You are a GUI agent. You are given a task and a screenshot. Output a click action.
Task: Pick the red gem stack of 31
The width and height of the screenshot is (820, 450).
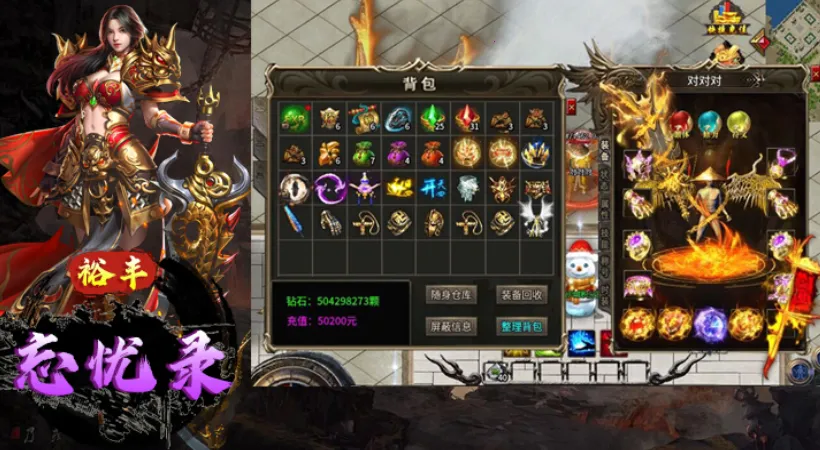click(x=467, y=119)
